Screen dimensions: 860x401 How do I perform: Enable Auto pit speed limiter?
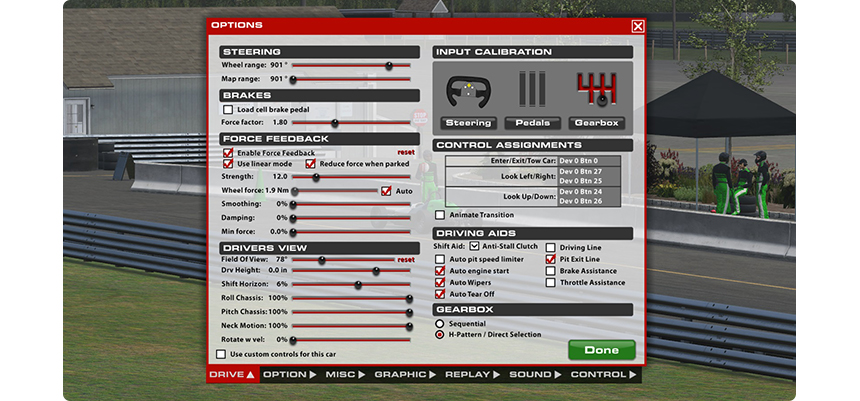440,259
